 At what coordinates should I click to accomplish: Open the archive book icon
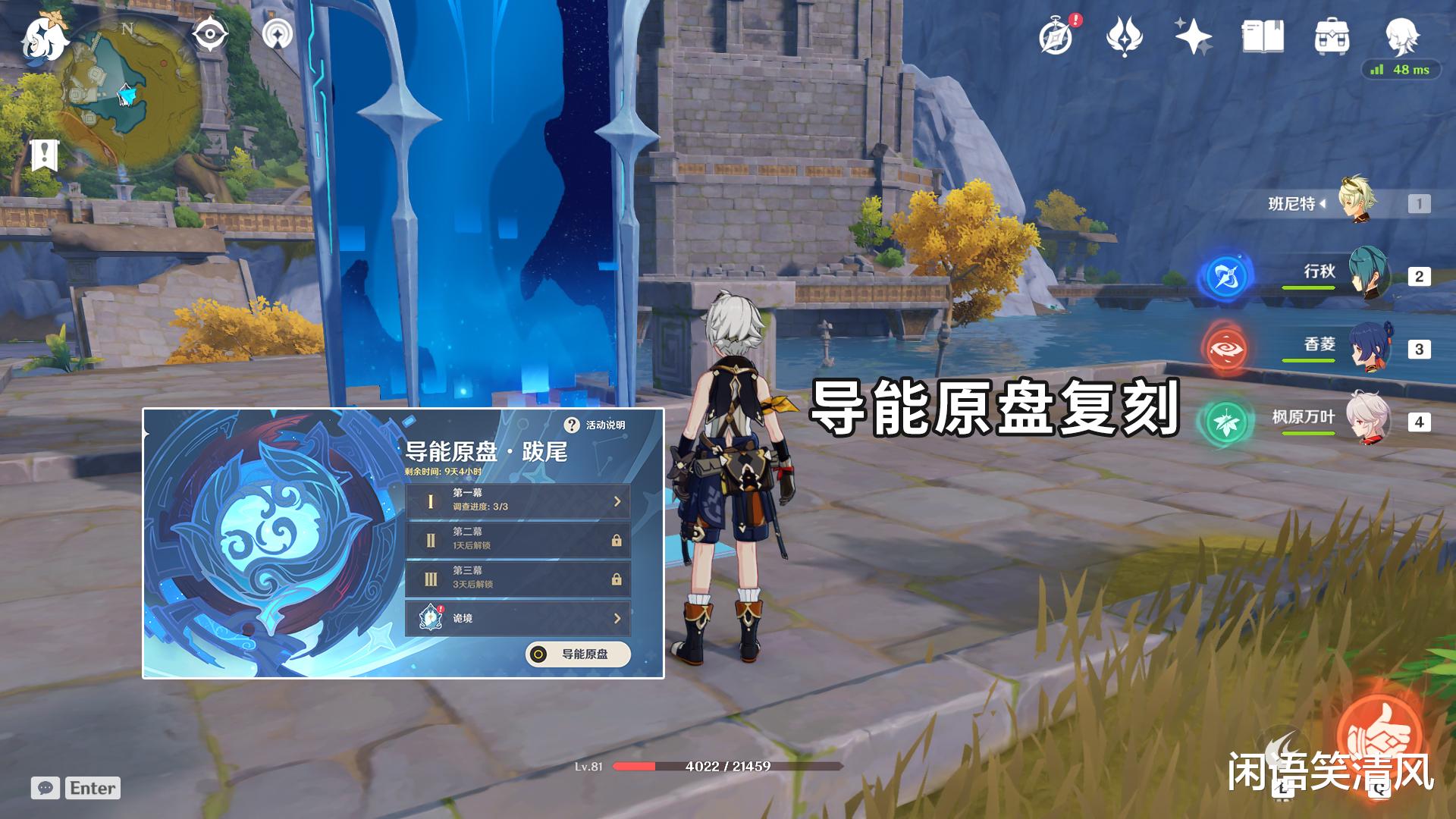point(1263,34)
